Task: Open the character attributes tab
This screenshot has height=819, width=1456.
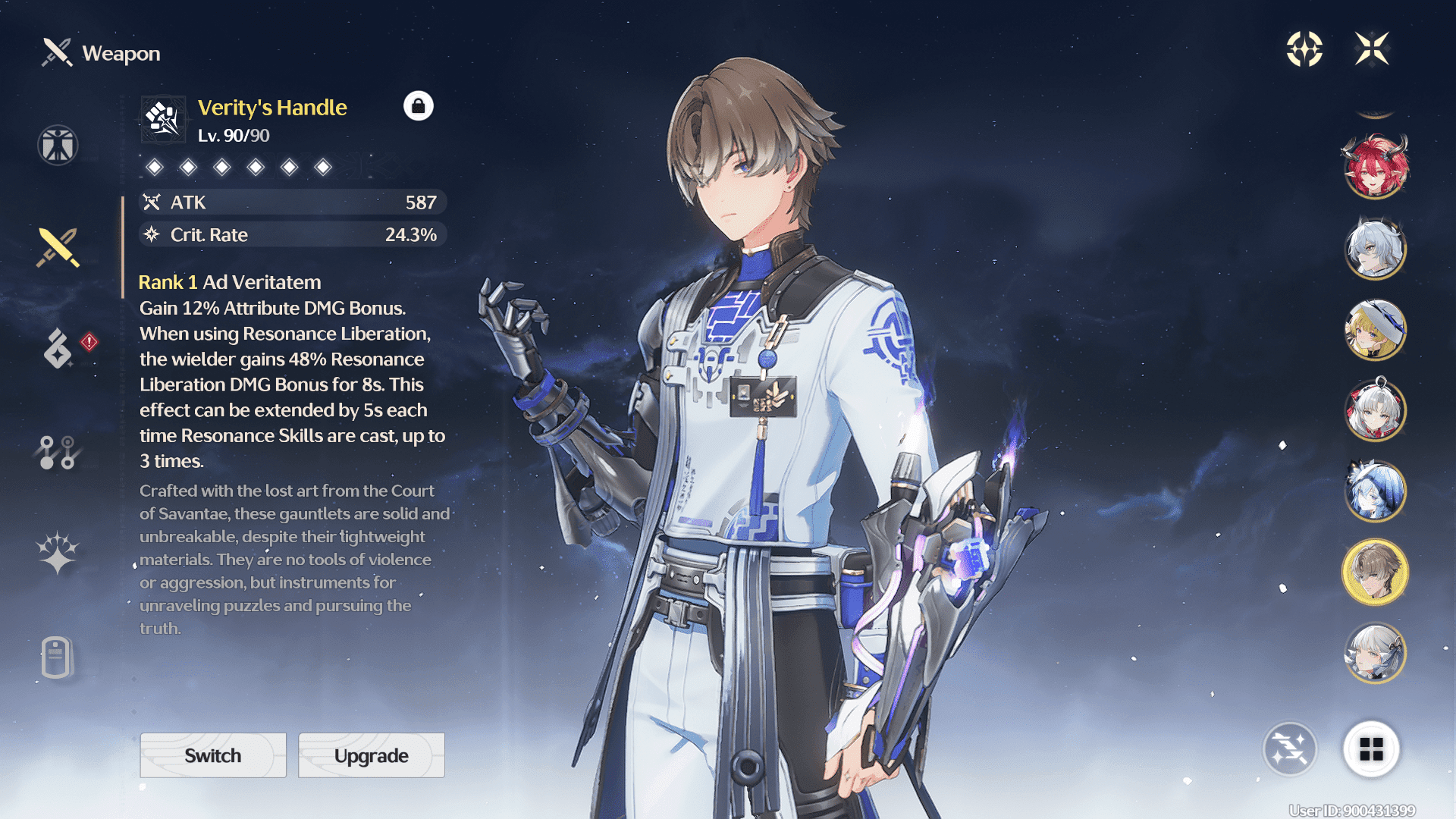Action: [58, 145]
